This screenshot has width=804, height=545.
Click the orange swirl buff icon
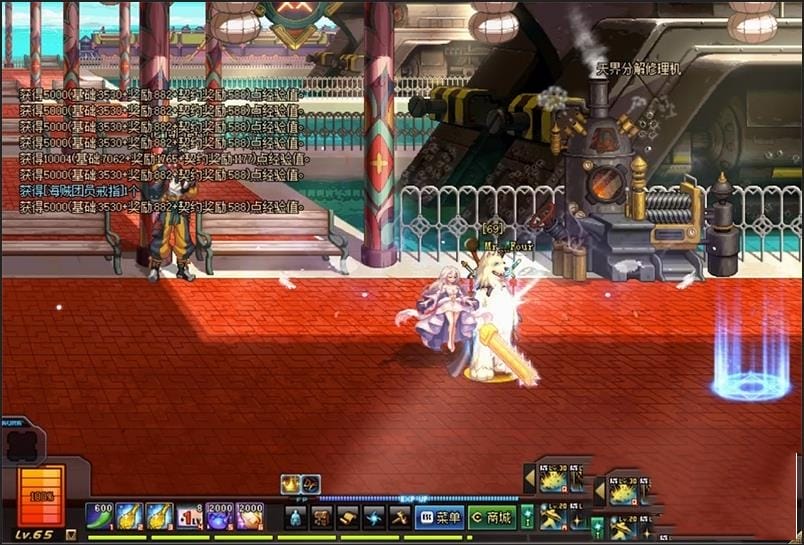(310, 484)
